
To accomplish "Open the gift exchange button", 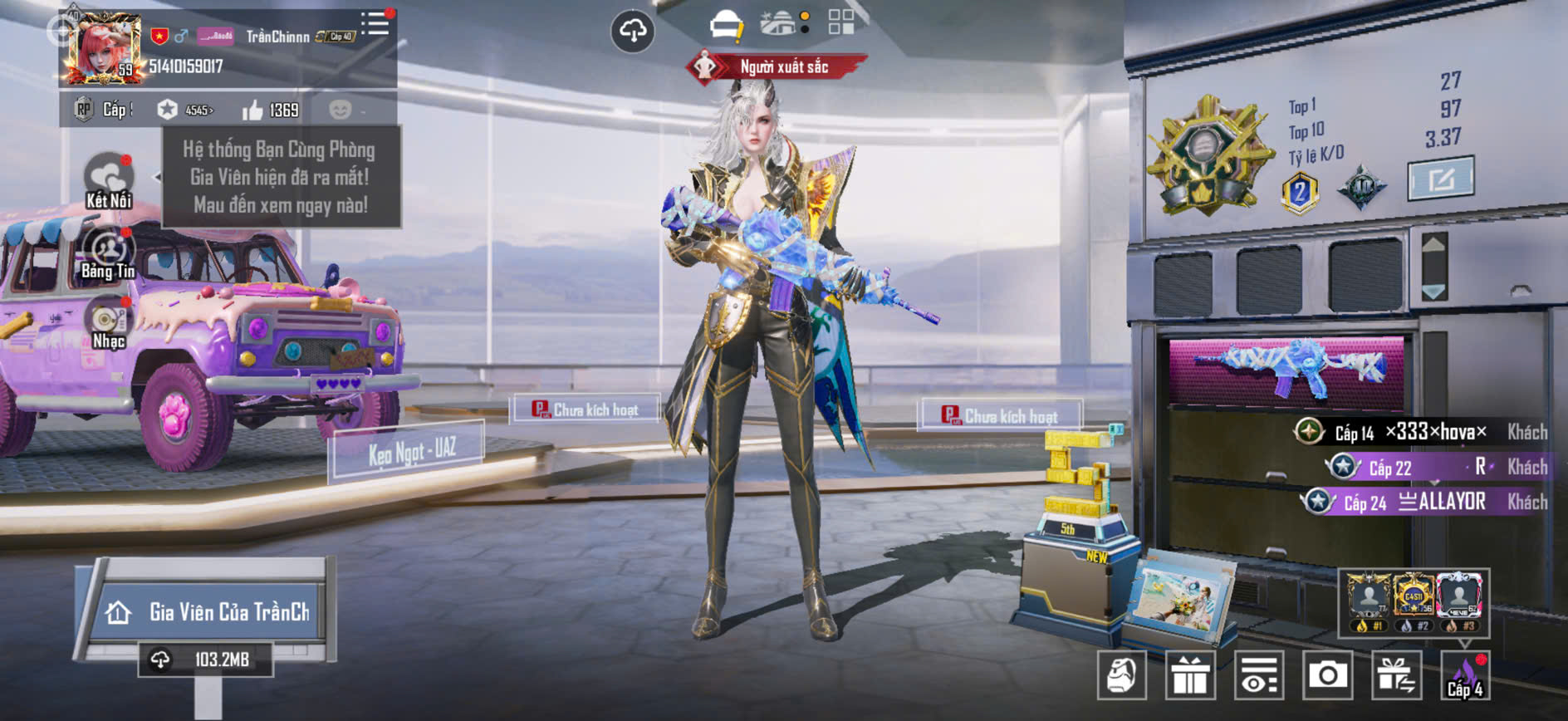I will click(1396, 675).
